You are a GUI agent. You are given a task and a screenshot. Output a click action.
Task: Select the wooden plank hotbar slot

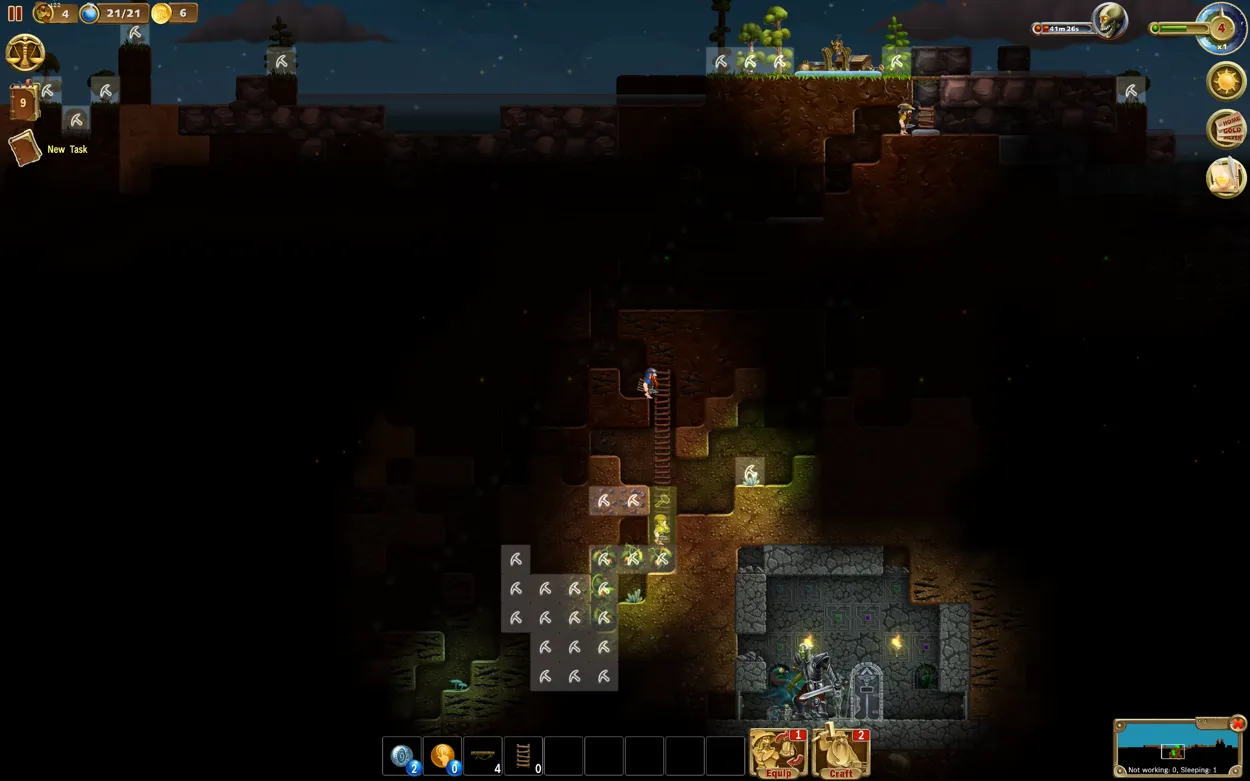pyautogui.click(x=483, y=756)
